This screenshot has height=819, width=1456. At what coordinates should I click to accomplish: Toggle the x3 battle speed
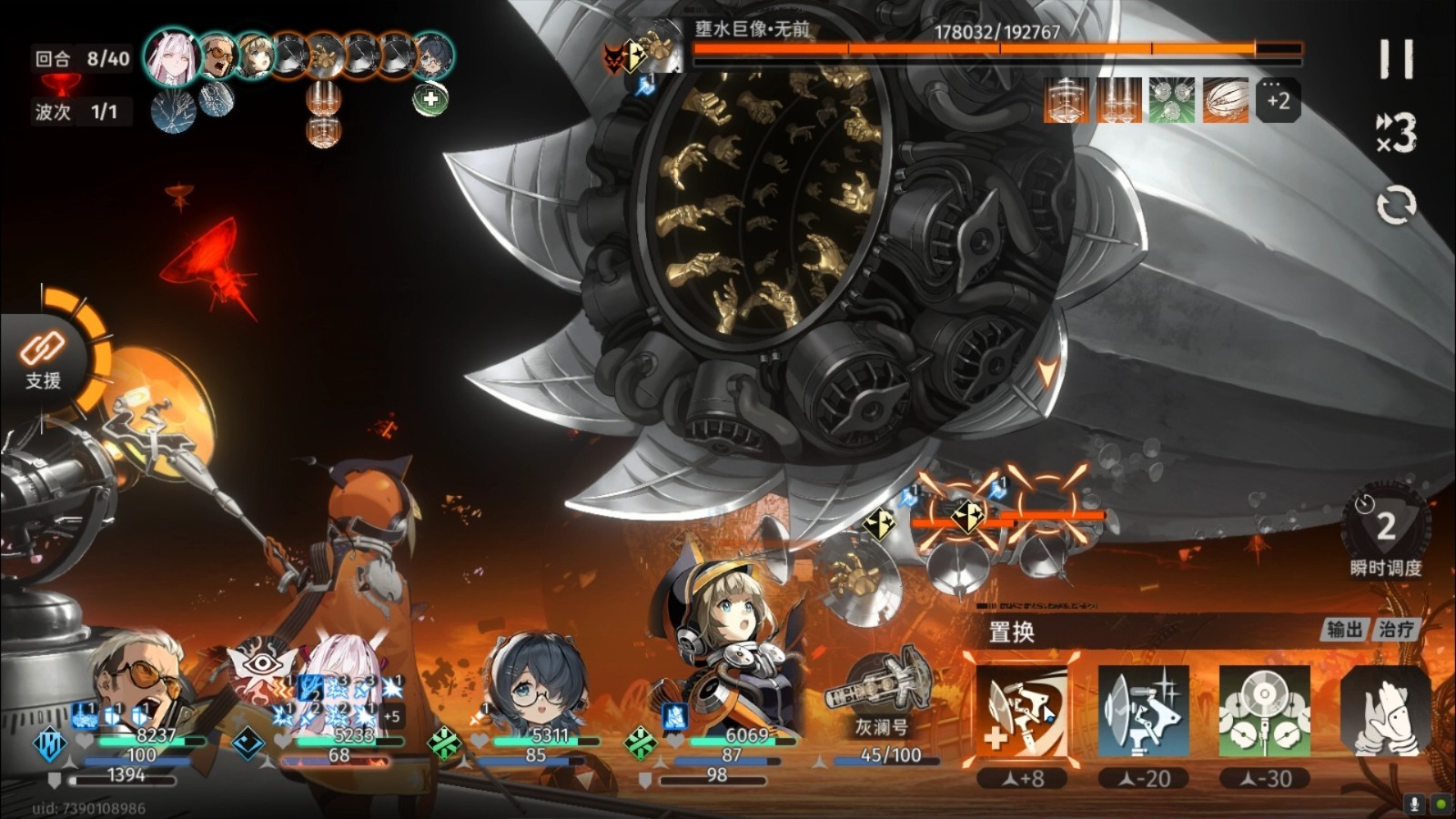tap(1396, 135)
